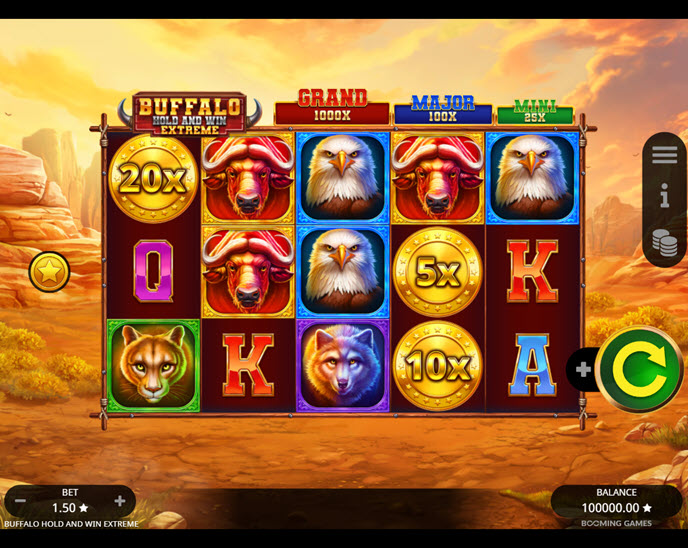Open the coin stack bet settings
The image size is (688, 548).
[x=664, y=242]
